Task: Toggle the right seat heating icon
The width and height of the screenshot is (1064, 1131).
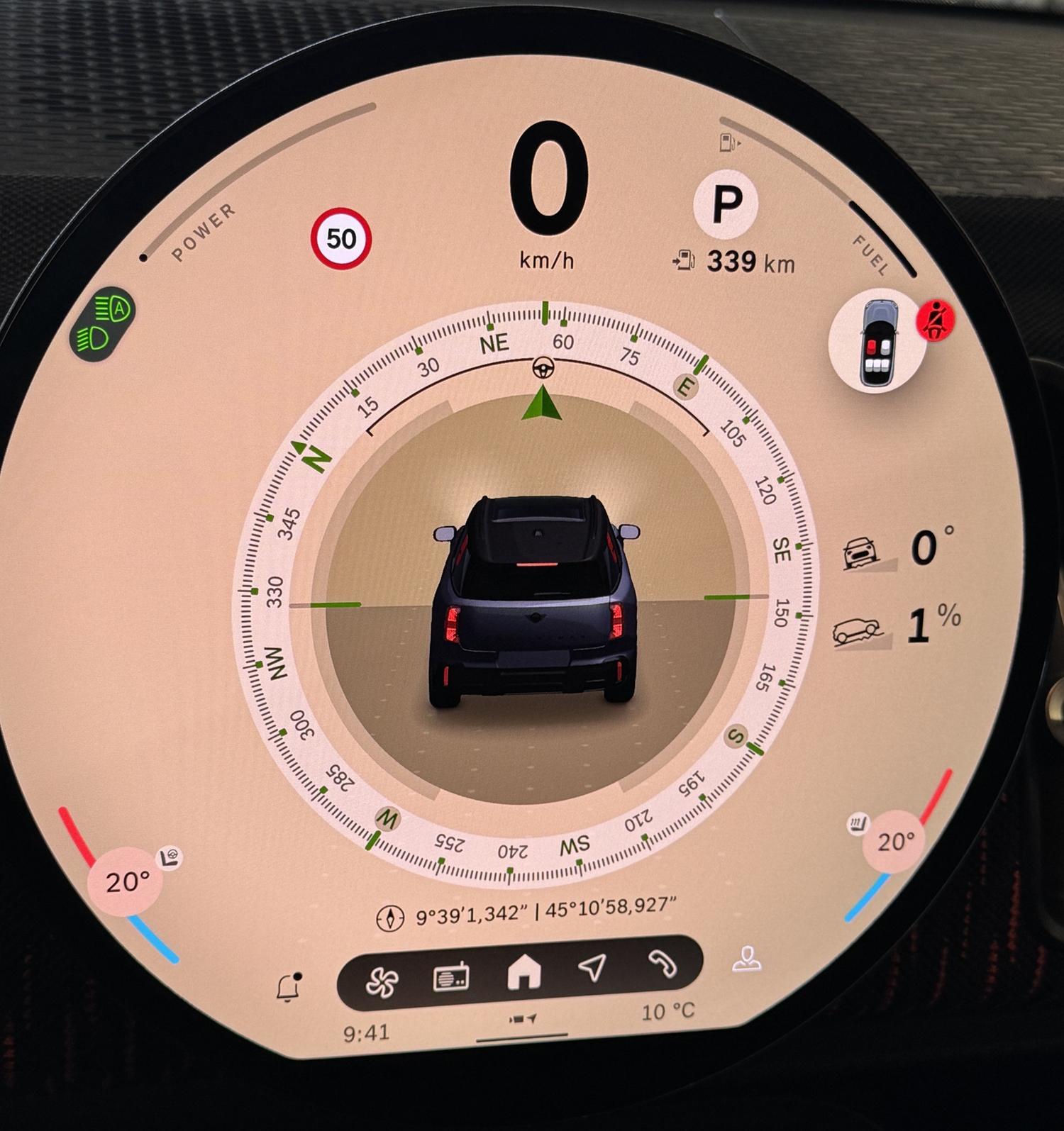Action: [858, 825]
